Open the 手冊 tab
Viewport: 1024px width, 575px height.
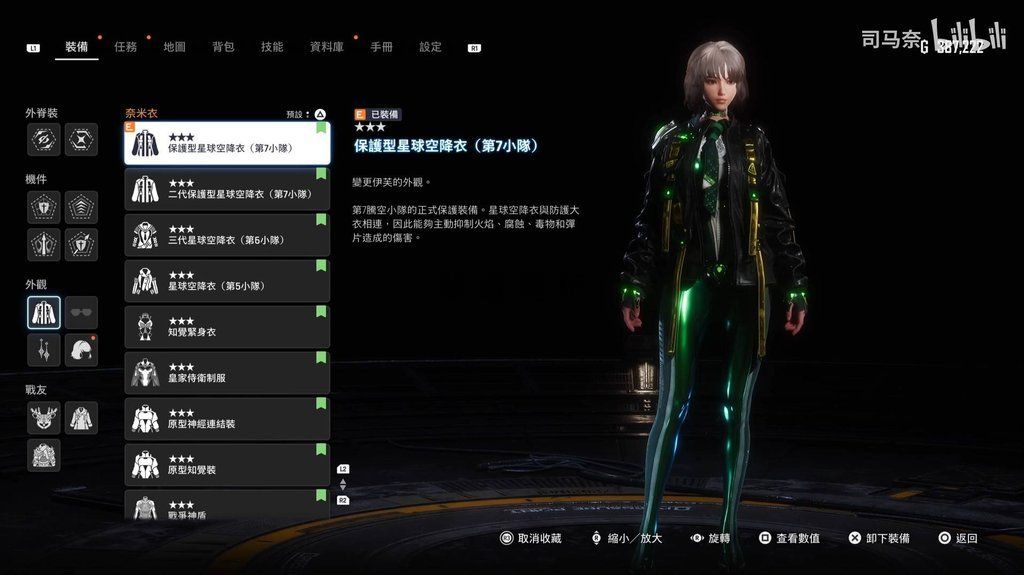click(381, 47)
